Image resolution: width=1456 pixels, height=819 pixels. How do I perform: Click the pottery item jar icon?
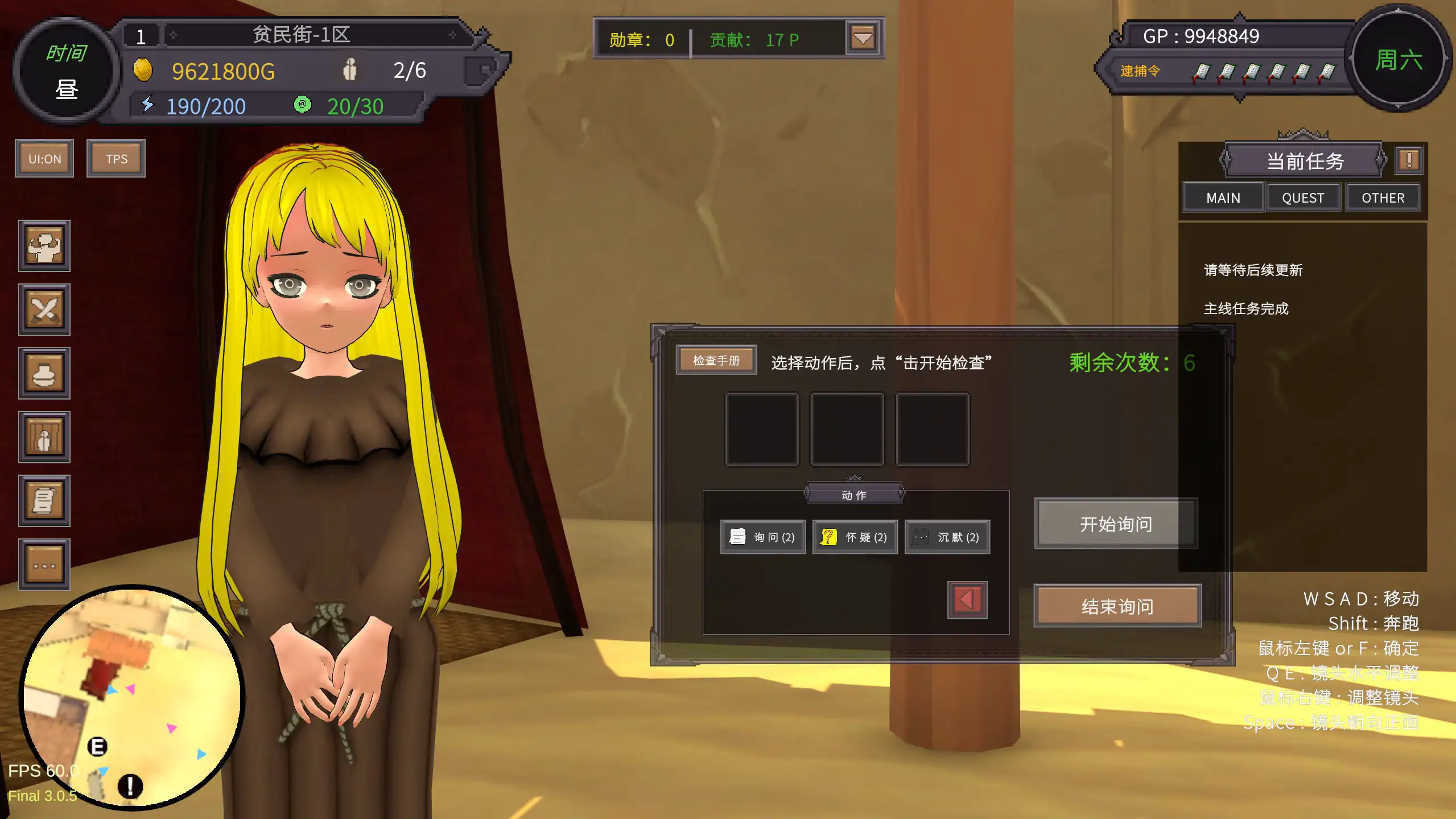tap(44, 373)
